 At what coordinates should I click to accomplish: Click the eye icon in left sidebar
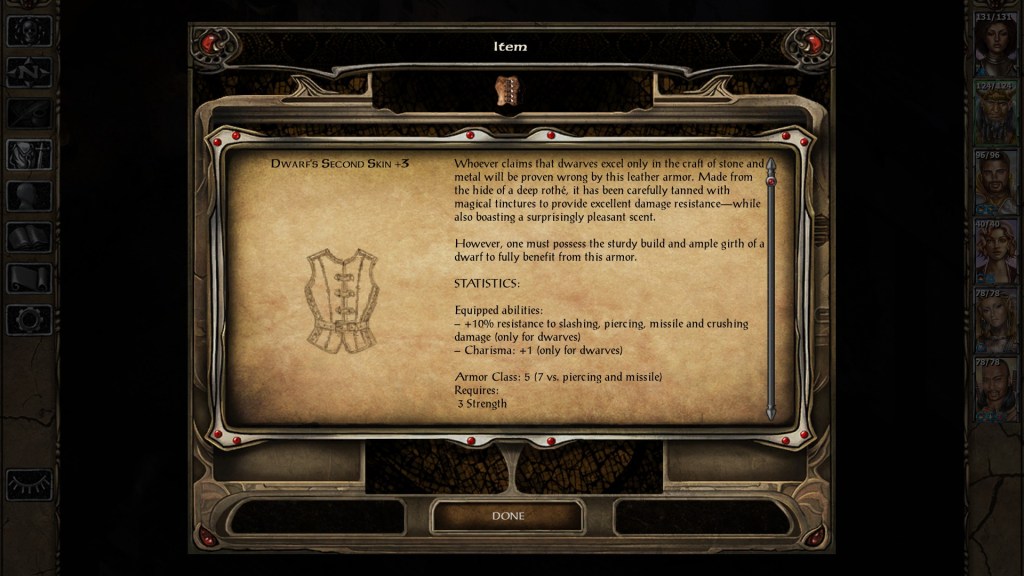29,485
